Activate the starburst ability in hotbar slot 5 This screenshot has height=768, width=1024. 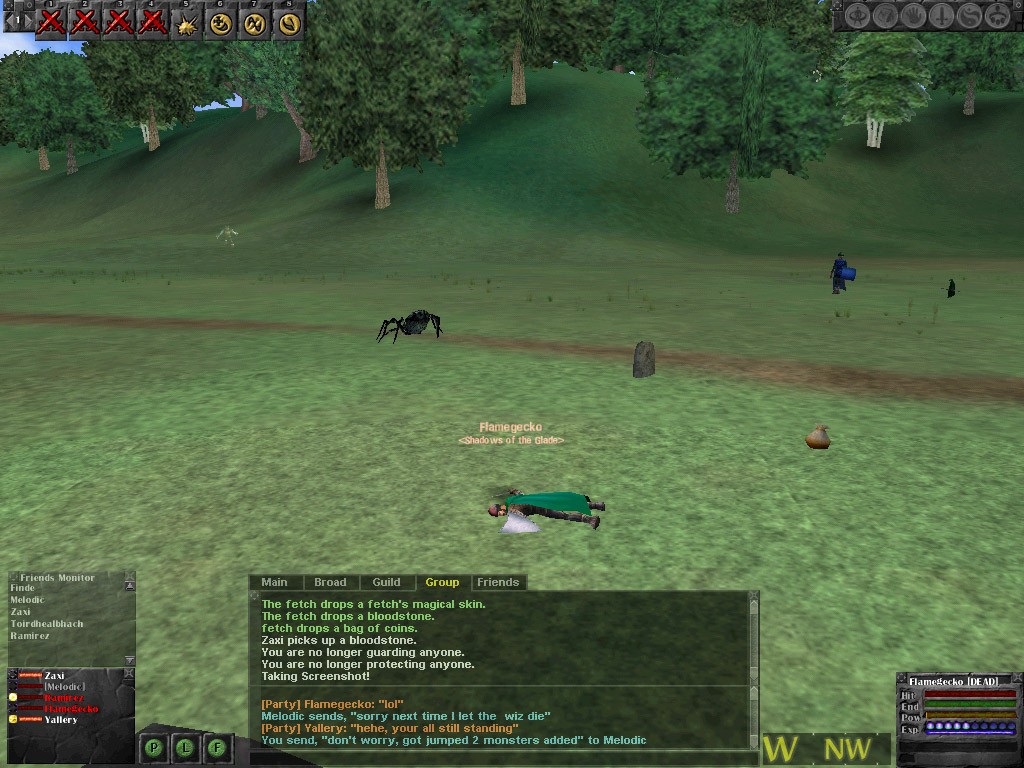click(187, 23)
